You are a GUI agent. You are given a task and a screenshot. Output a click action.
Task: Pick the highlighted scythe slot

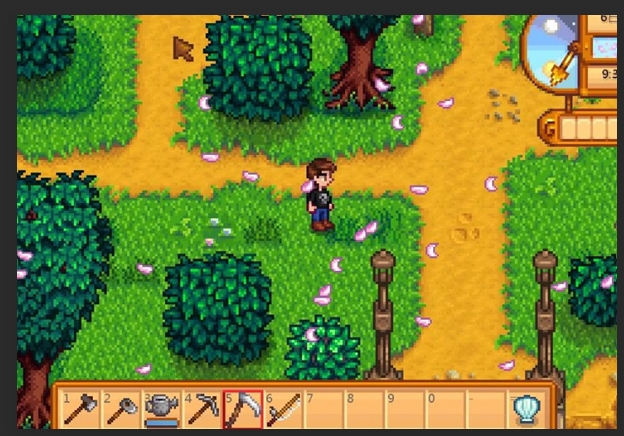[243, 409]
